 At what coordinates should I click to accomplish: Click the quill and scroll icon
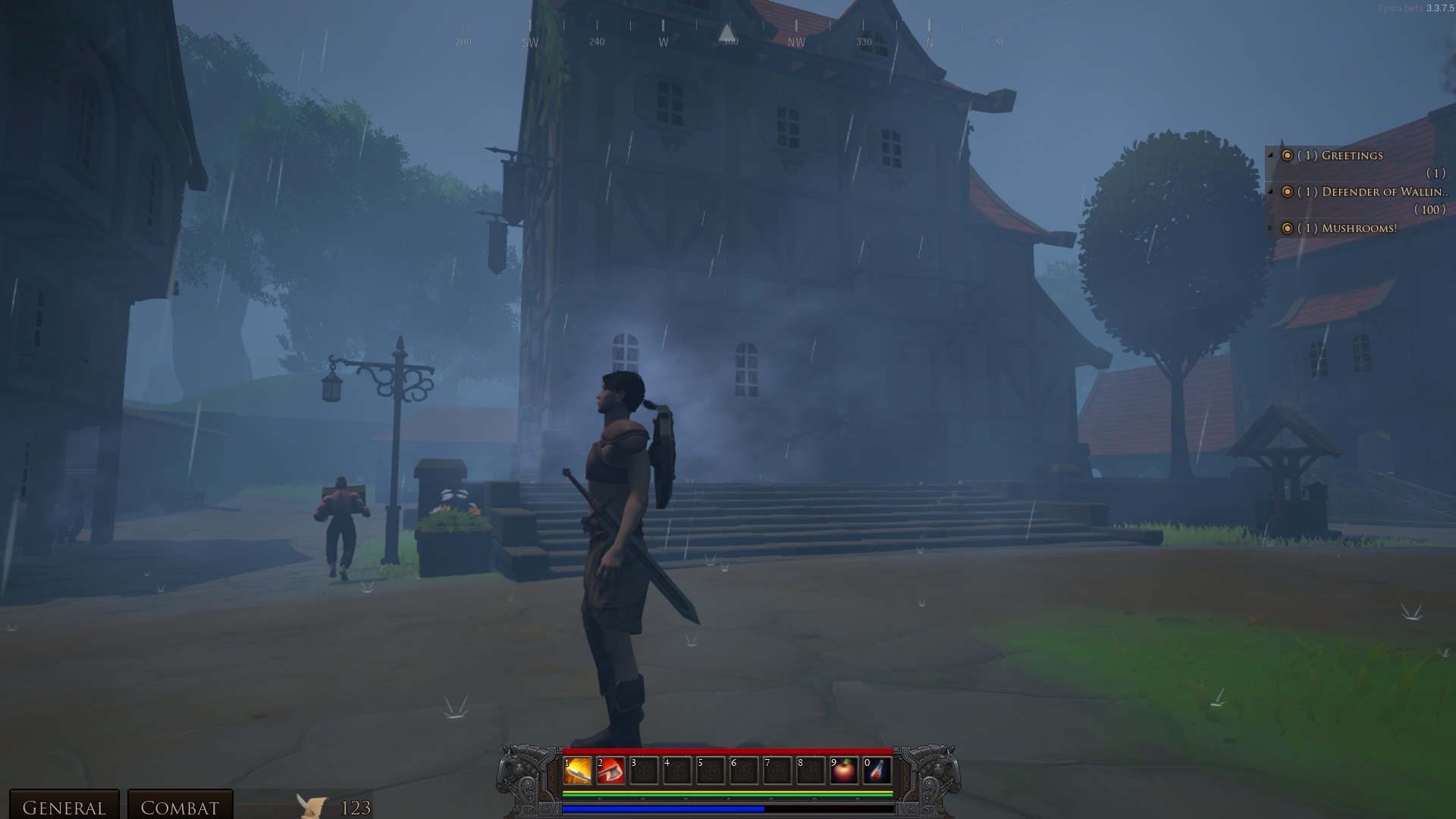312,806
